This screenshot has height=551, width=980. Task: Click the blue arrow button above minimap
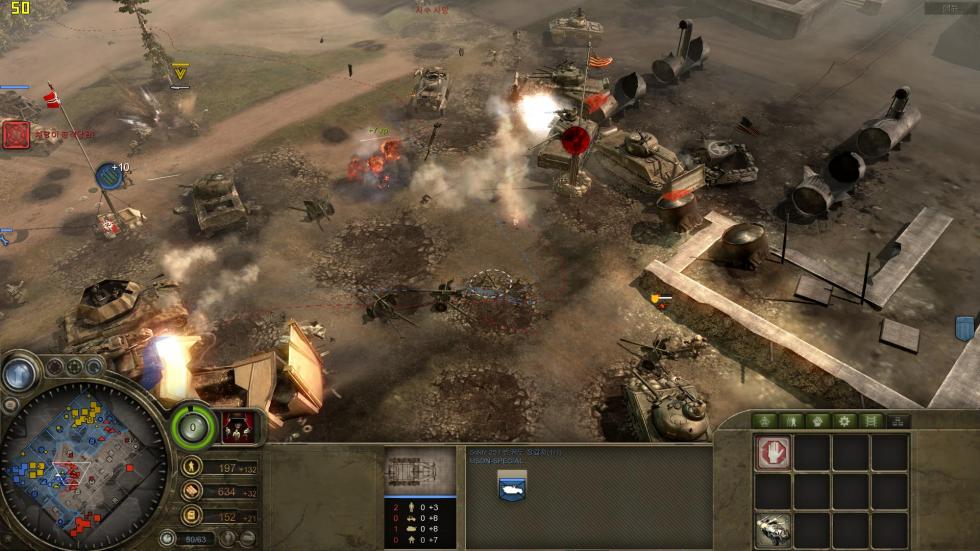[18, 373]
